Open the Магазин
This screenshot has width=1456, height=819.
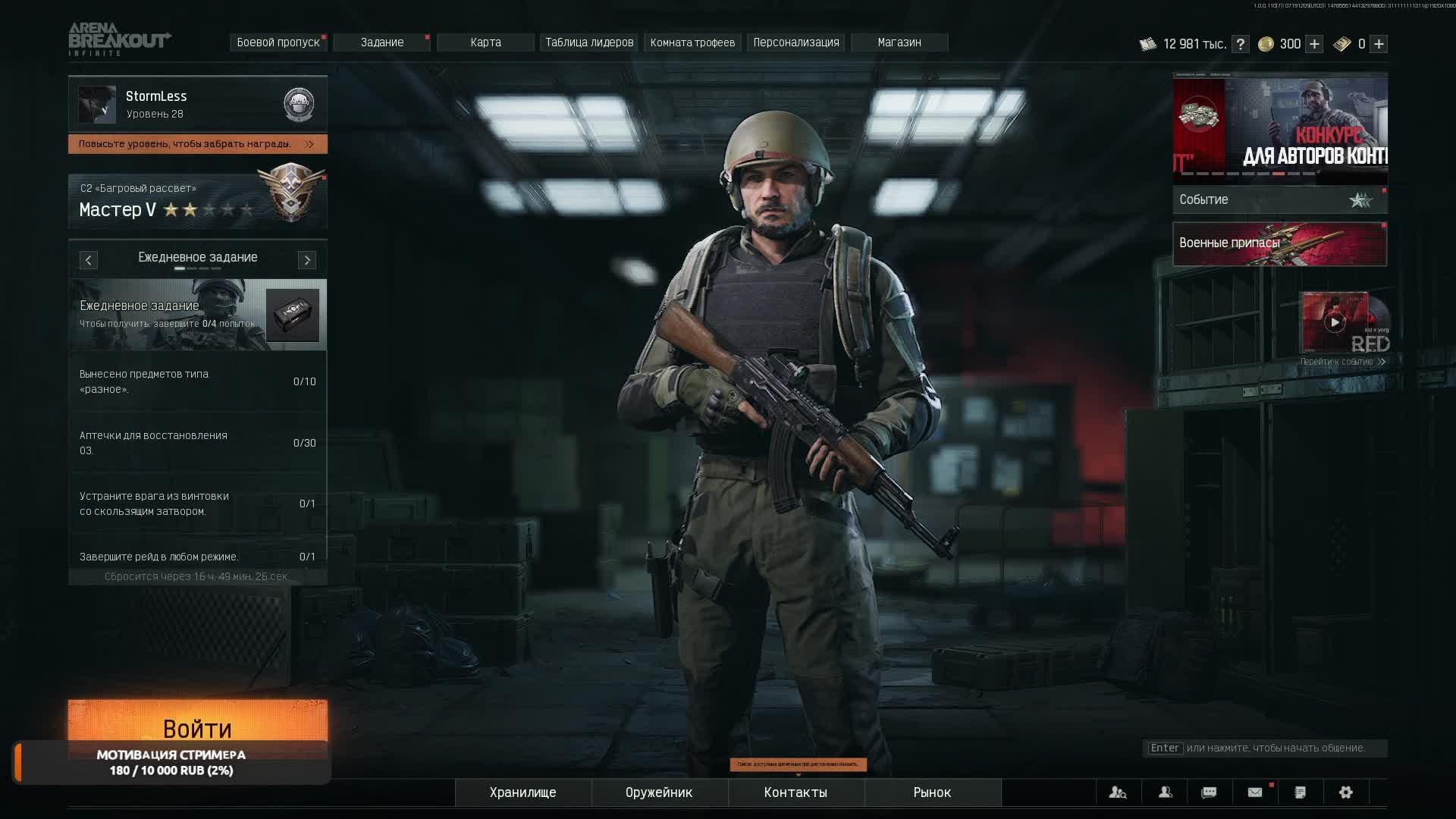(899, 42)
